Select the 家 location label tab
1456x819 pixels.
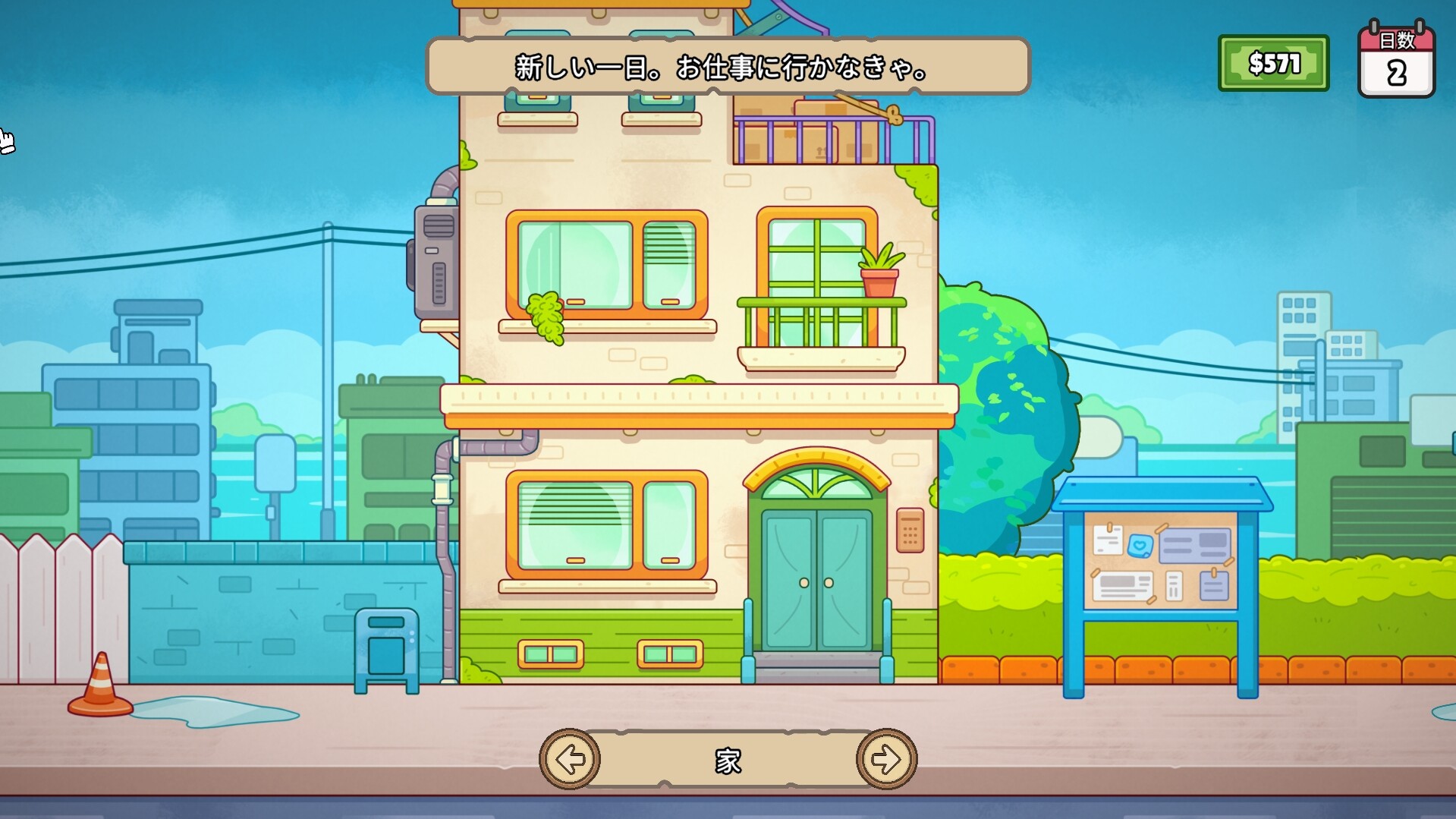[x=728, y=760]
